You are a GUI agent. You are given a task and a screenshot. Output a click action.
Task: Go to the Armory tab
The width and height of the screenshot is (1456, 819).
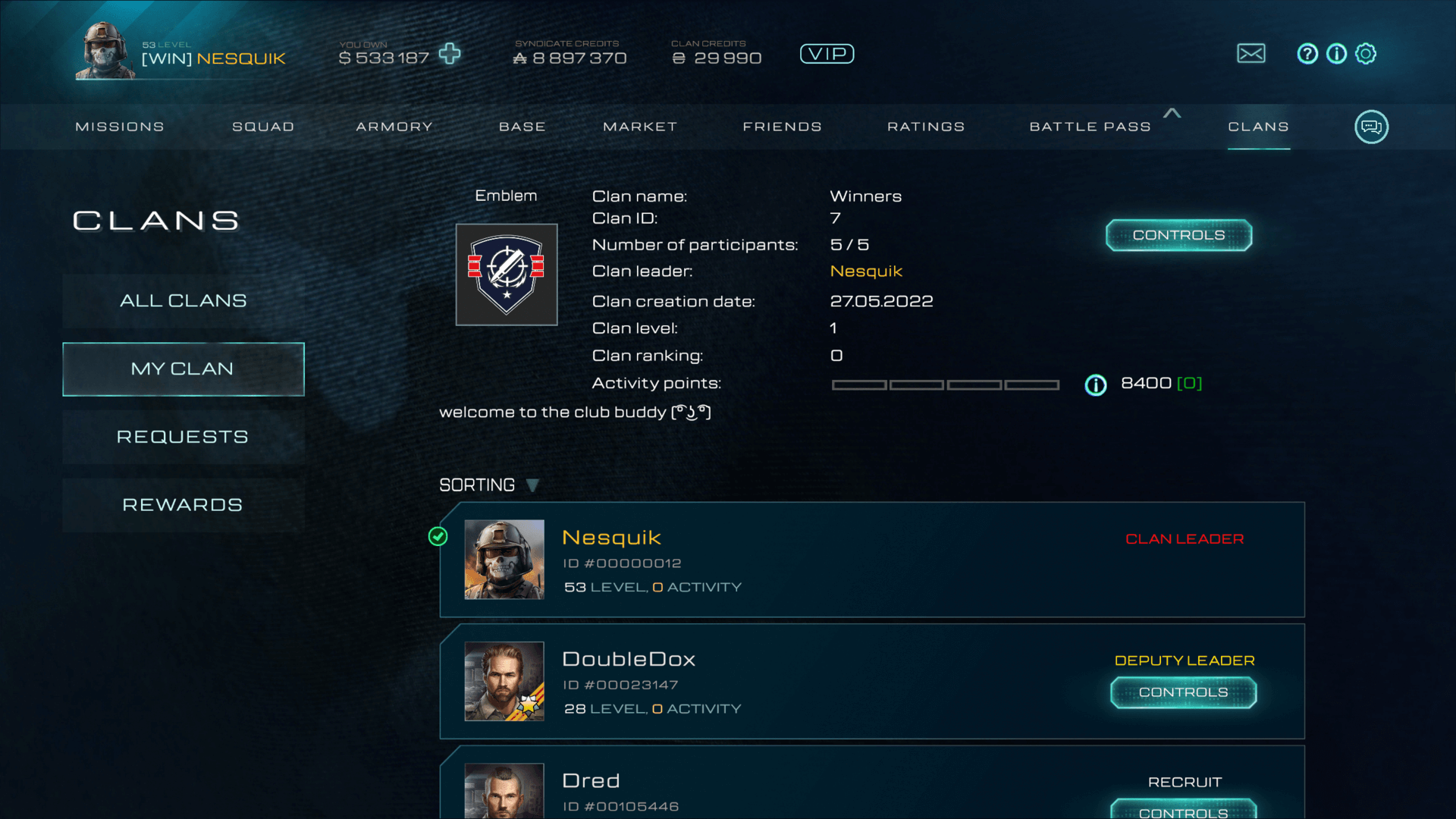point(394,127)
